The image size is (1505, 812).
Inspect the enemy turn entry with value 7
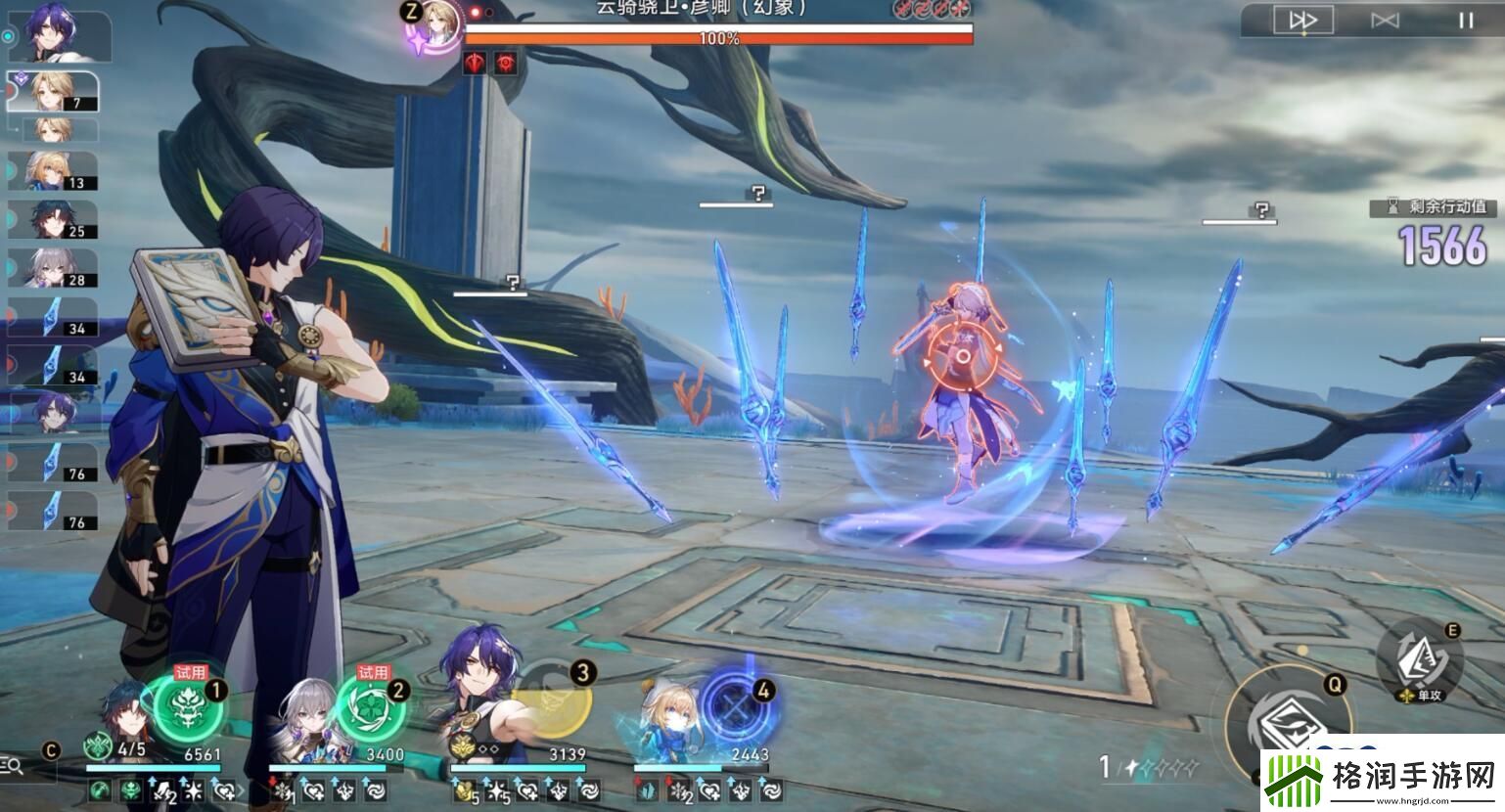(55, 92)
